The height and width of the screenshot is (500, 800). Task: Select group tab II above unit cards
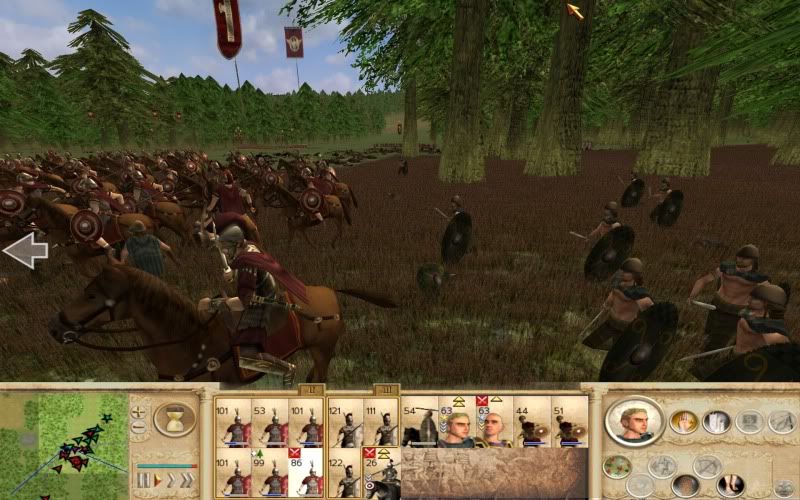click(310, 389)
